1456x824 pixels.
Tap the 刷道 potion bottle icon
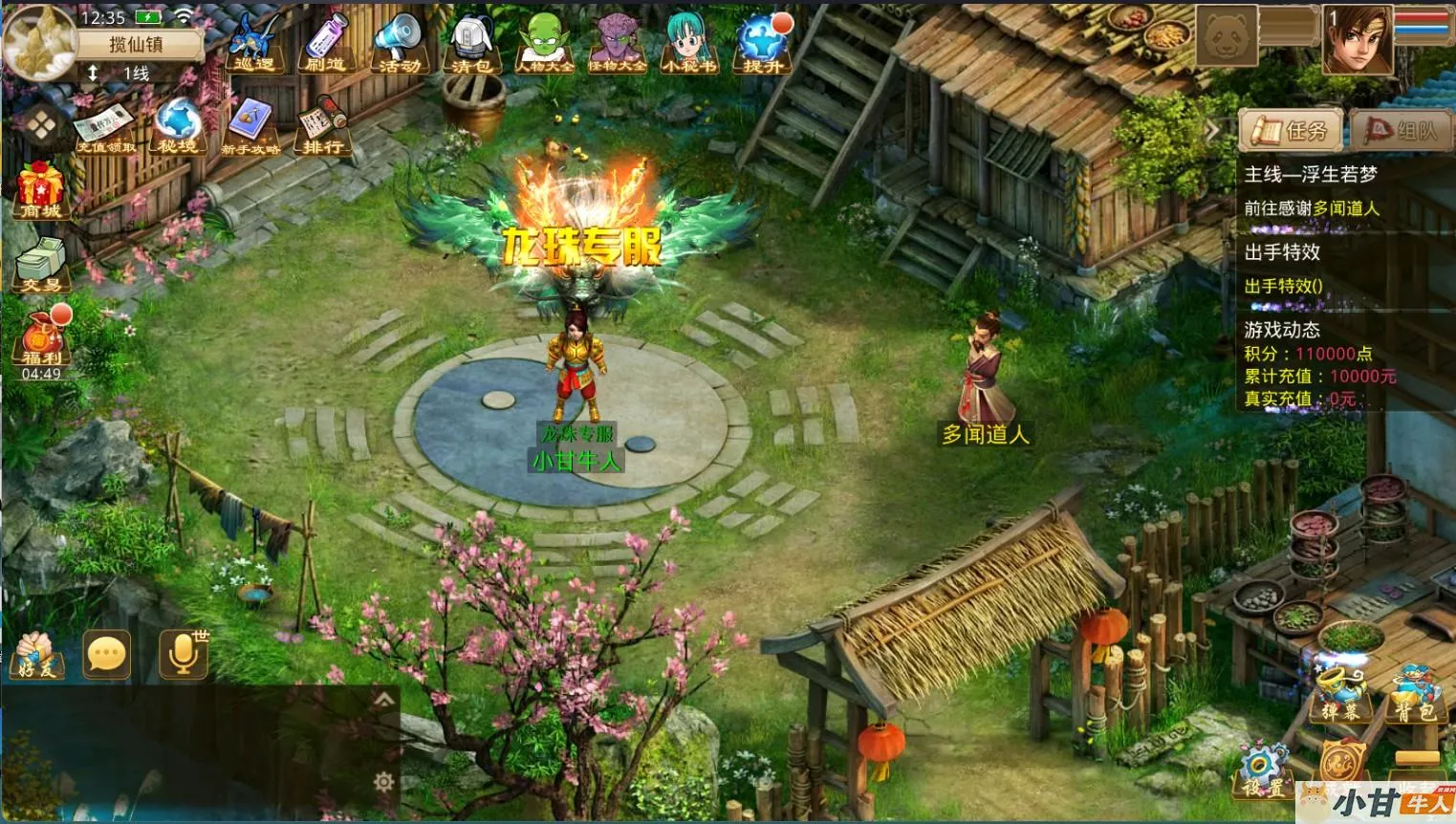pos(326,44)
